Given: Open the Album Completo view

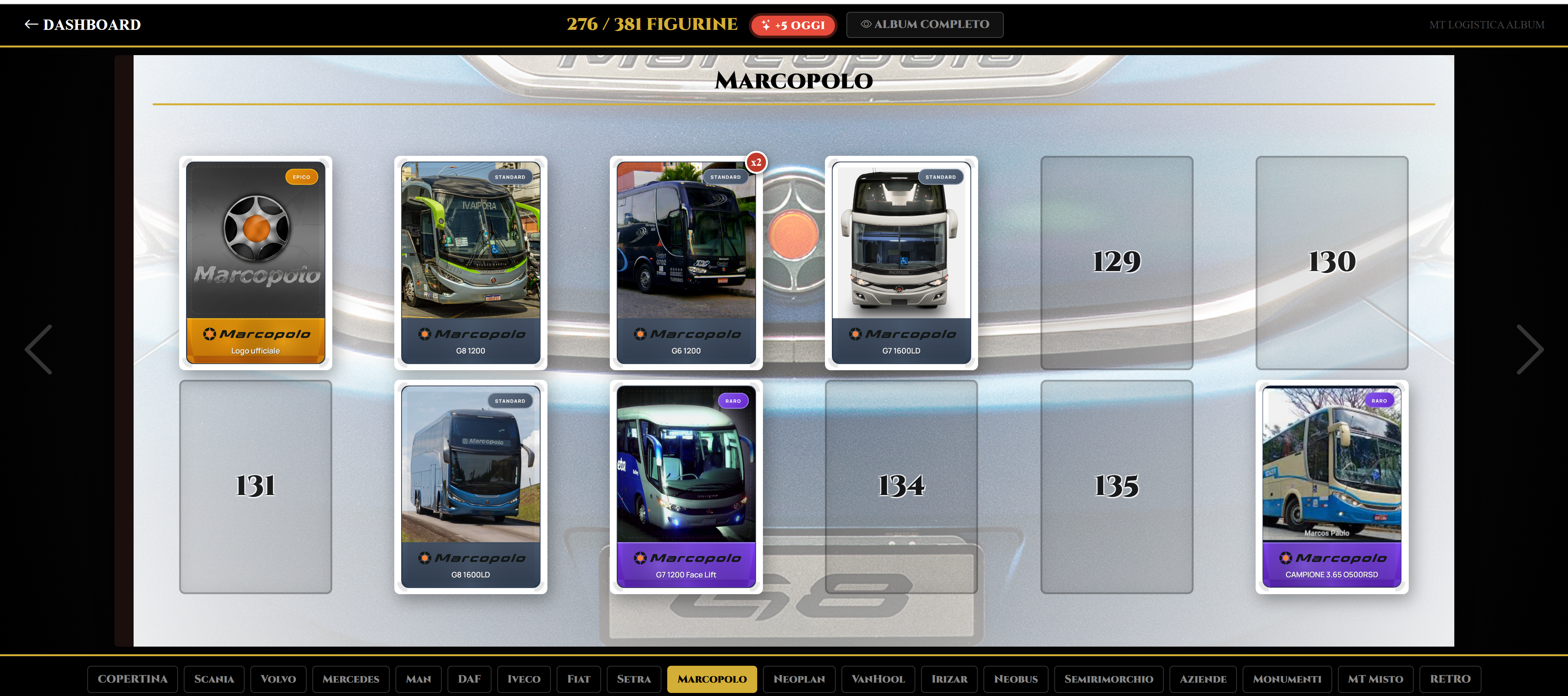Looking at the screenshot, I should point(924,25).
